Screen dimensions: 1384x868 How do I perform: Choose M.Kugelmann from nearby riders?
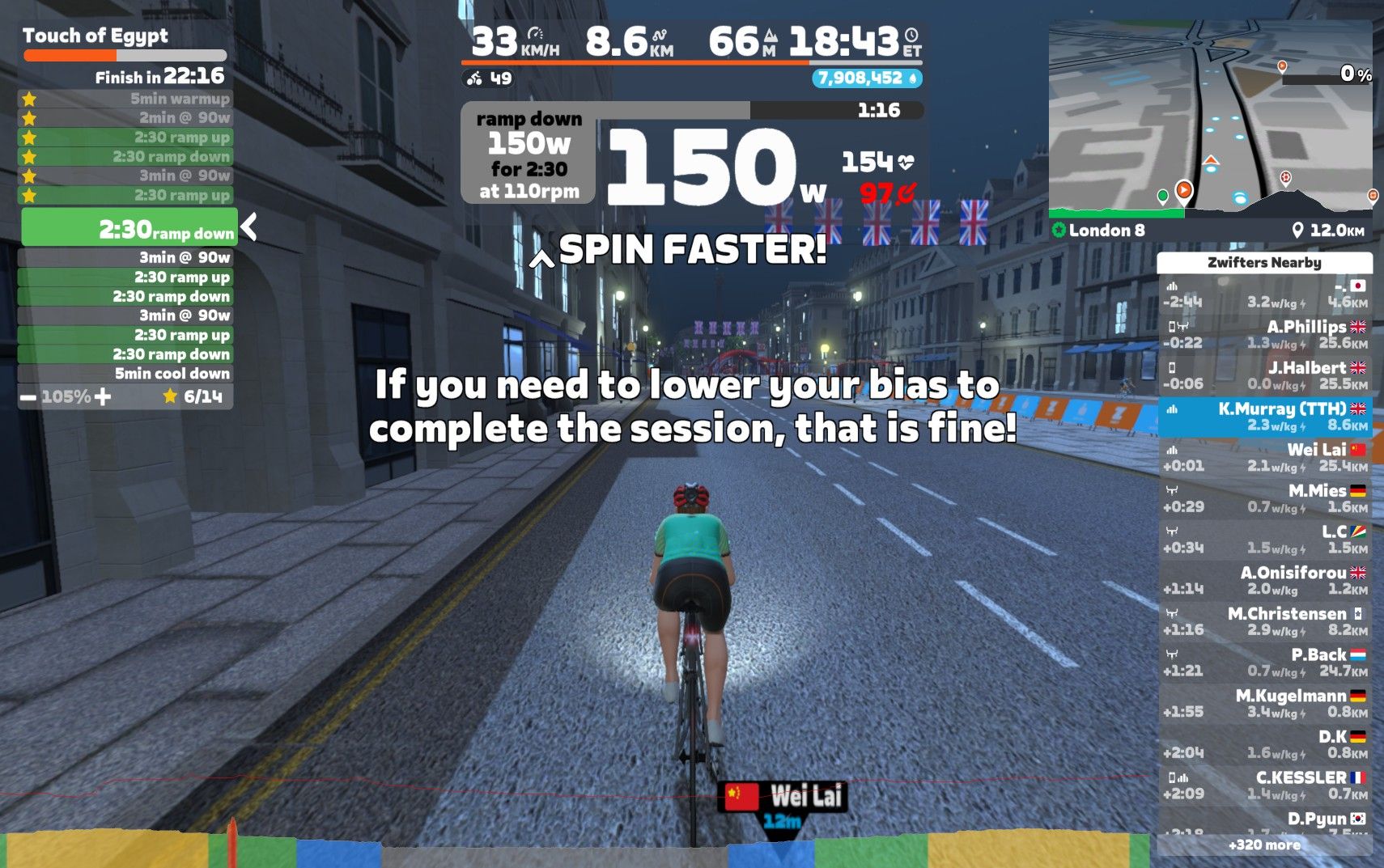click(1264, 704)
